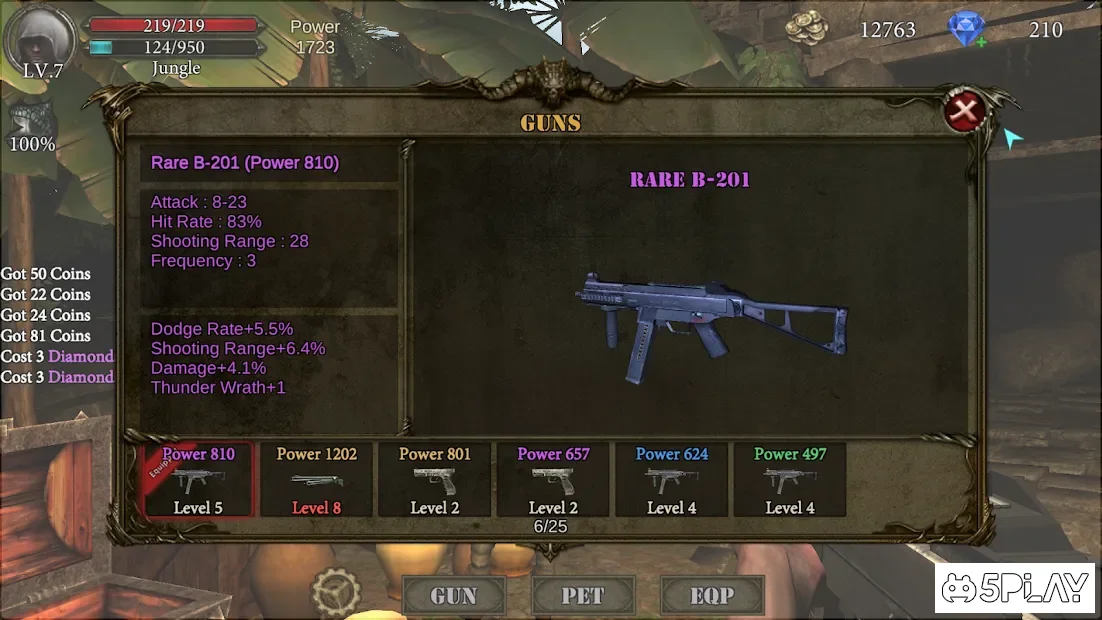Open the EQP equipment tab
This screenshot has width=1102, height=620.
[712, 596]
